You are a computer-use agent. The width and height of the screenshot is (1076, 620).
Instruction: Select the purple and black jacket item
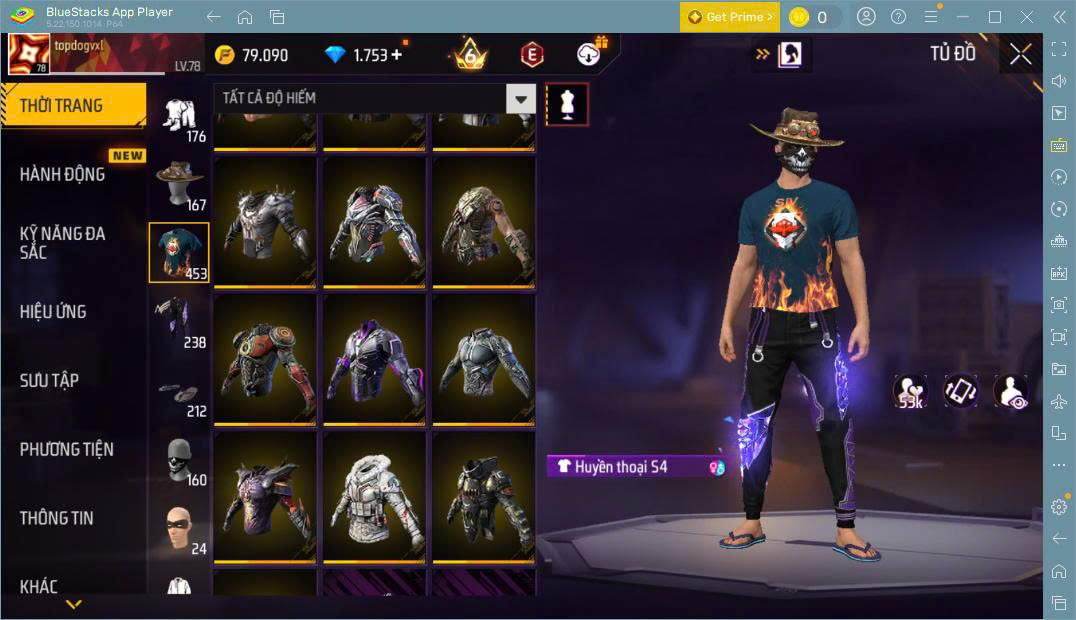[x=375, y=358]
